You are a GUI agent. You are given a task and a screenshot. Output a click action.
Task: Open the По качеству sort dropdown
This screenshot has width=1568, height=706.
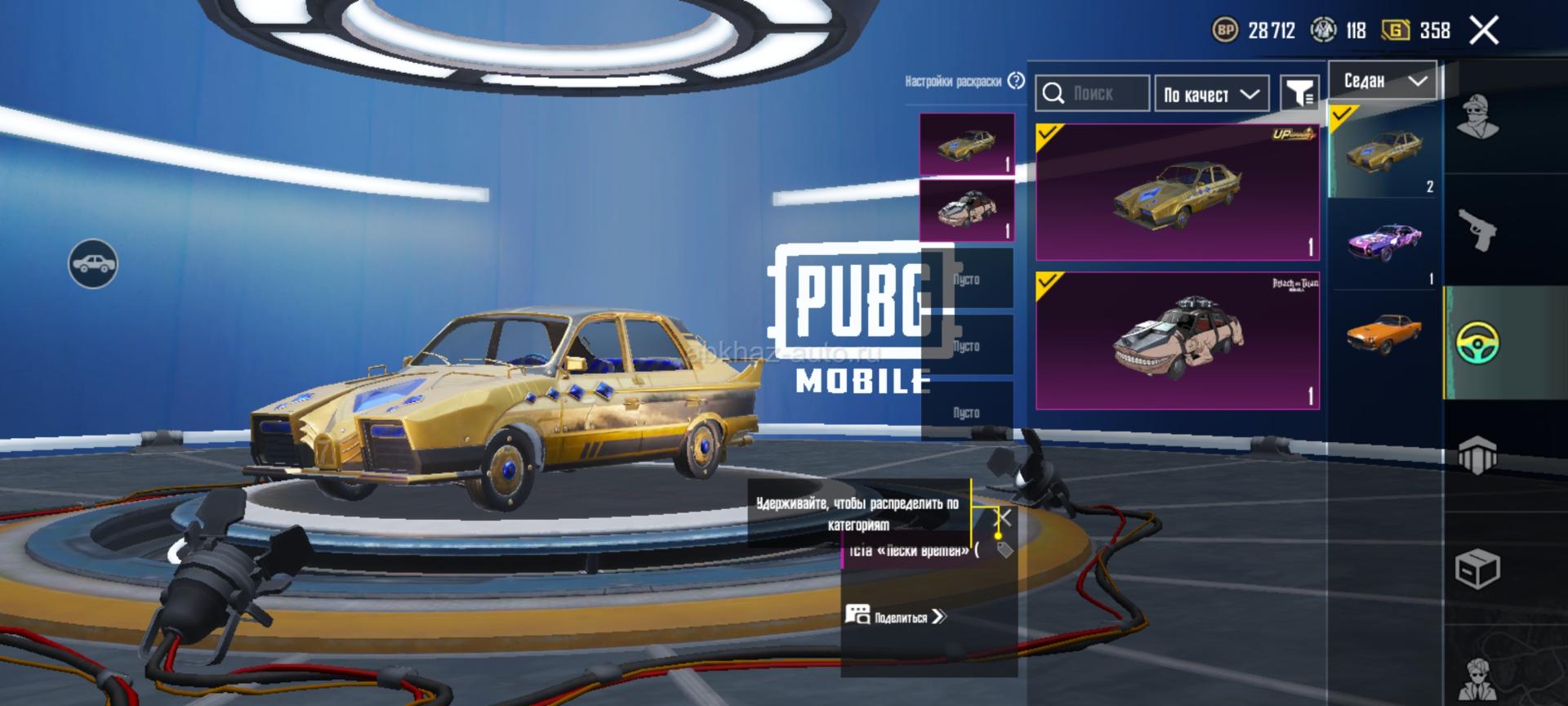tap(1211, 94)
